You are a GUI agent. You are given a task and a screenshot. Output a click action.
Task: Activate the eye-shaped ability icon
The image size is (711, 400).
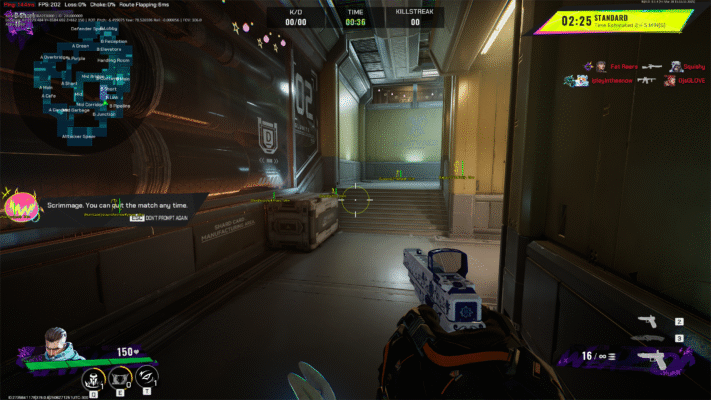pos(148,378)
